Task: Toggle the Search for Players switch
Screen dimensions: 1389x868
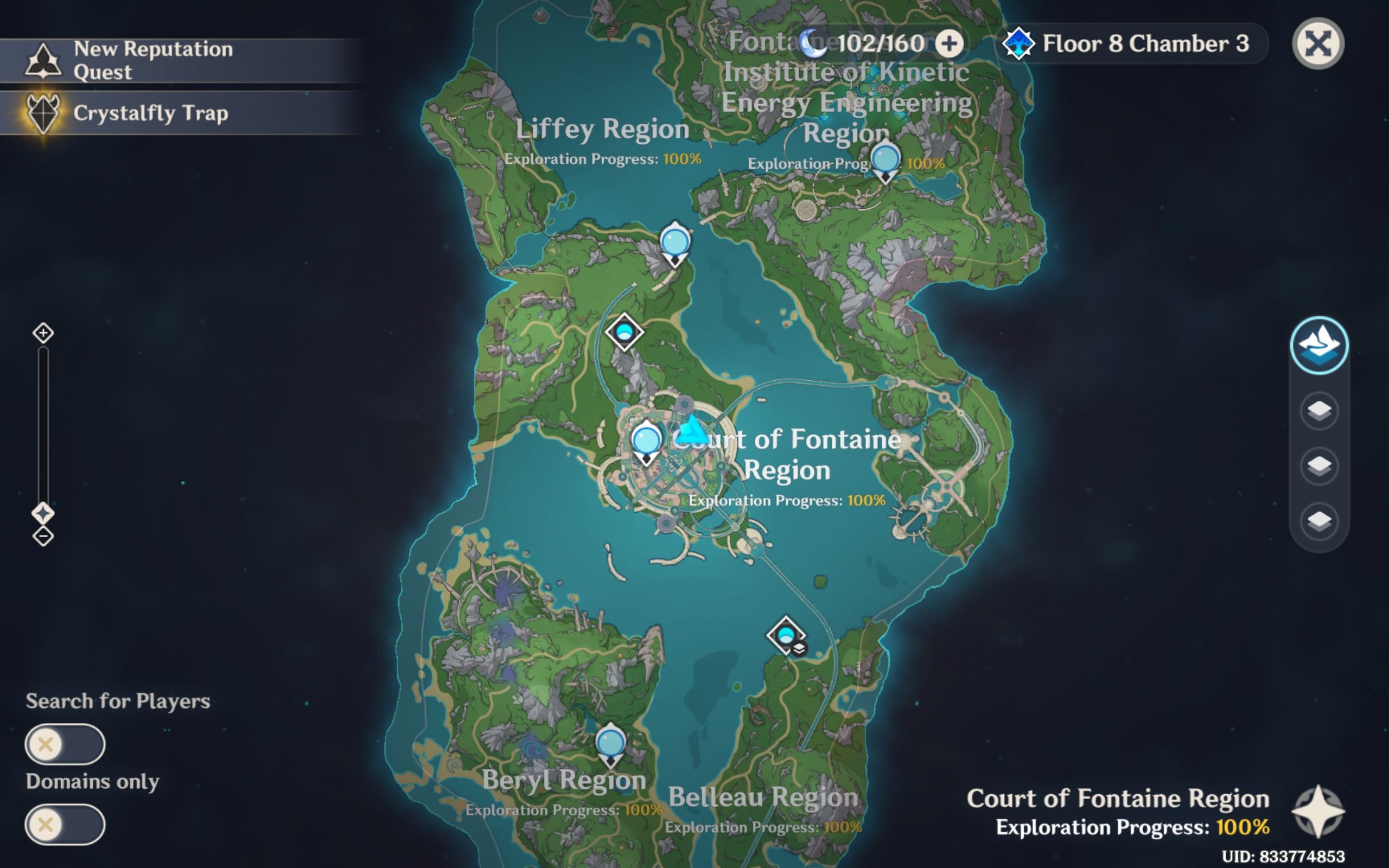Action: coord(65,743)
